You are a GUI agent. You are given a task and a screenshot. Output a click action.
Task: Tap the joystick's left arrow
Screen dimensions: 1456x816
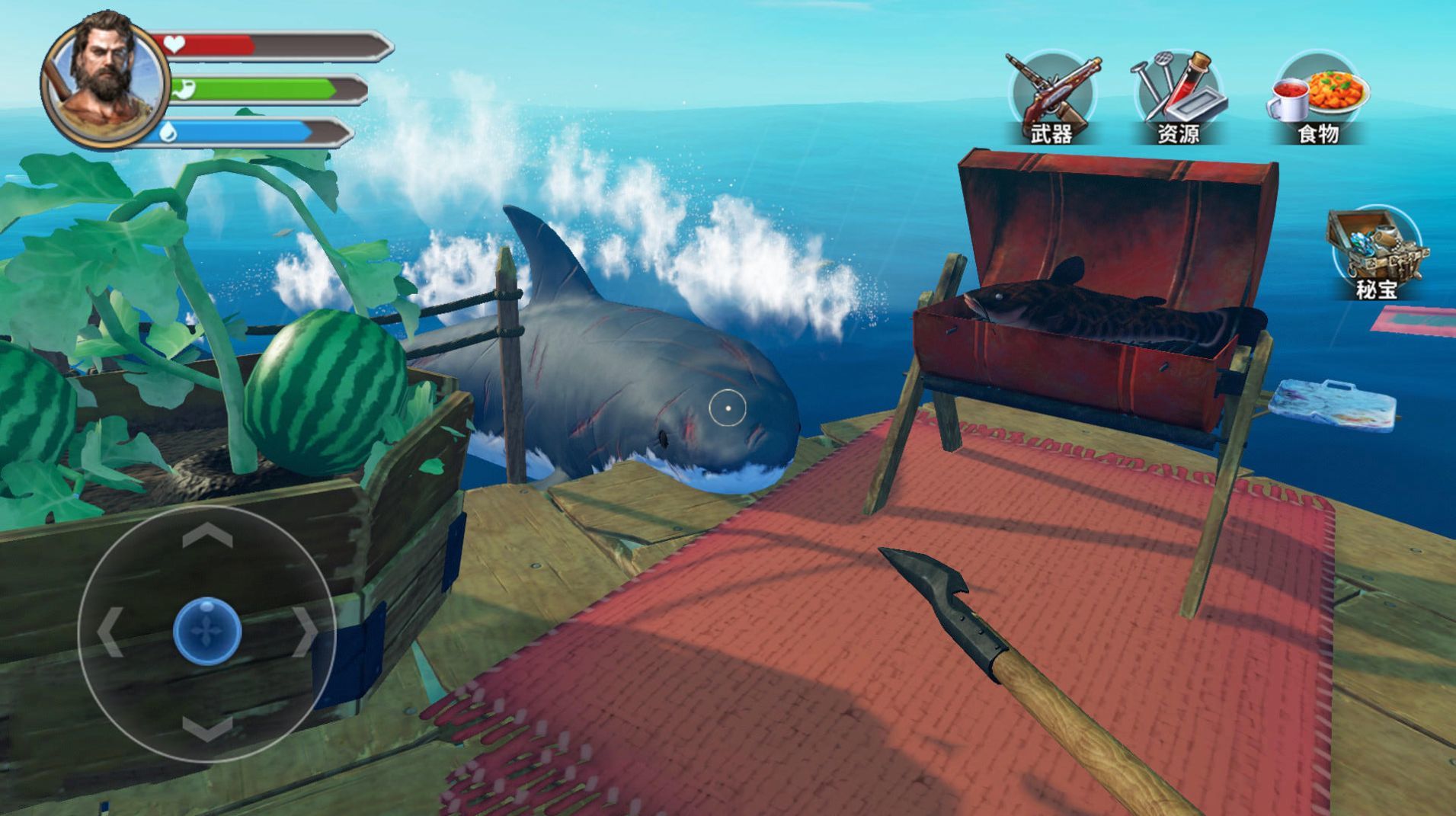[x=110, y=632]
